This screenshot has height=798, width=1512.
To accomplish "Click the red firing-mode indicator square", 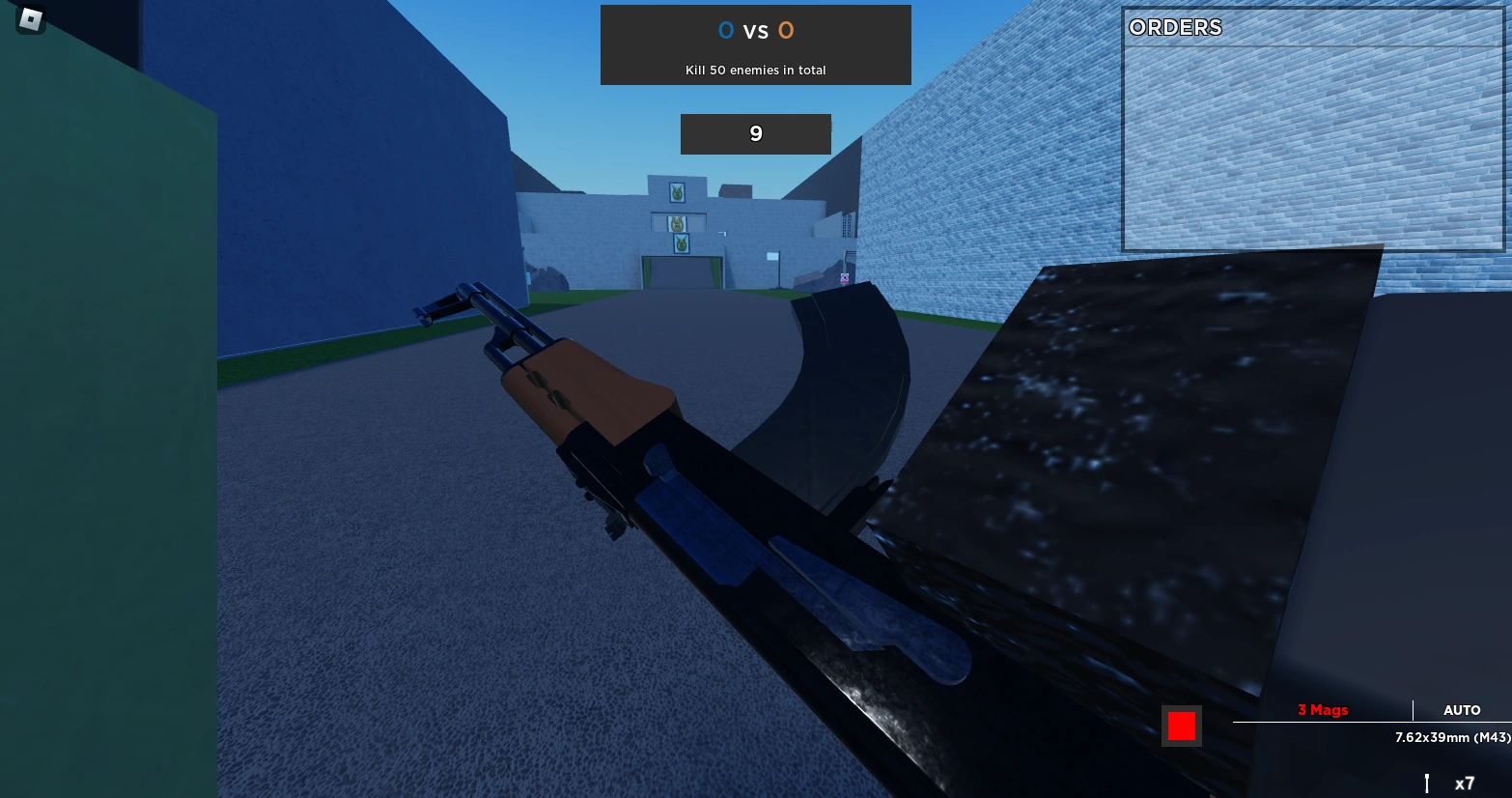I will (1181, 726).
